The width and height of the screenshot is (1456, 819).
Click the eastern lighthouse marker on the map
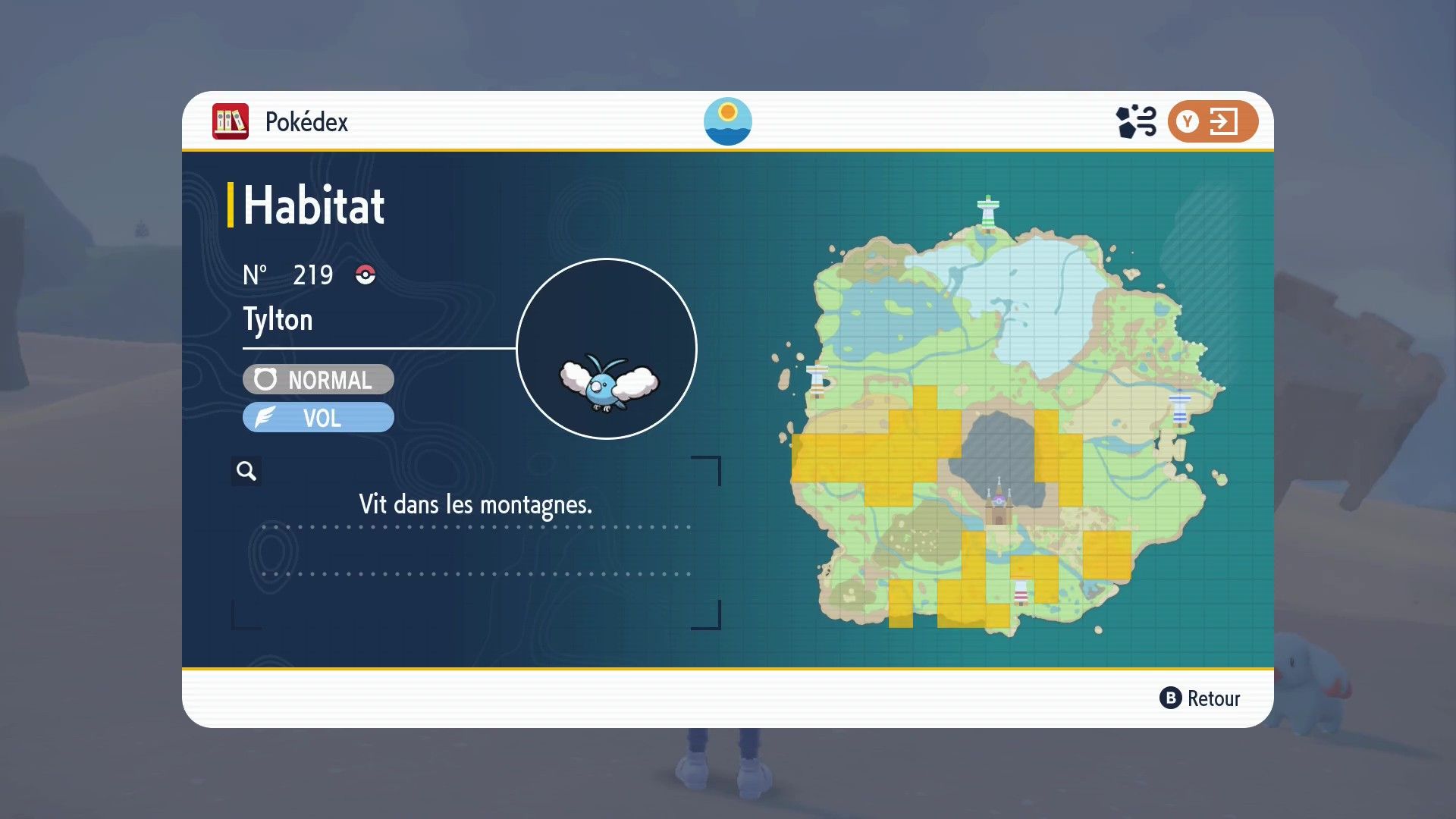tap(1181, 406)
